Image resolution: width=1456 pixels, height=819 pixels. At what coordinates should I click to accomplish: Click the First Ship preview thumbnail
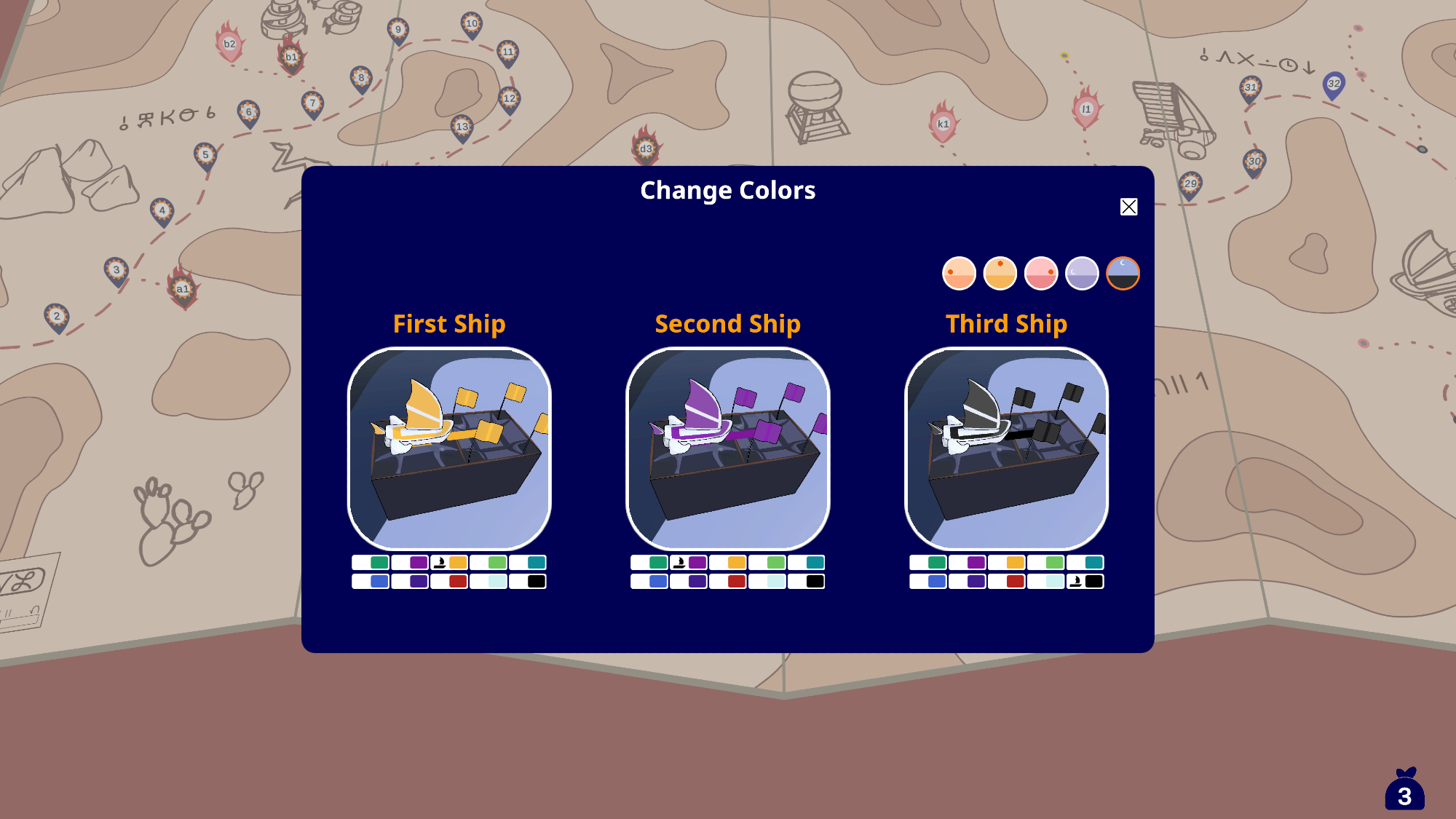point(449,448)
